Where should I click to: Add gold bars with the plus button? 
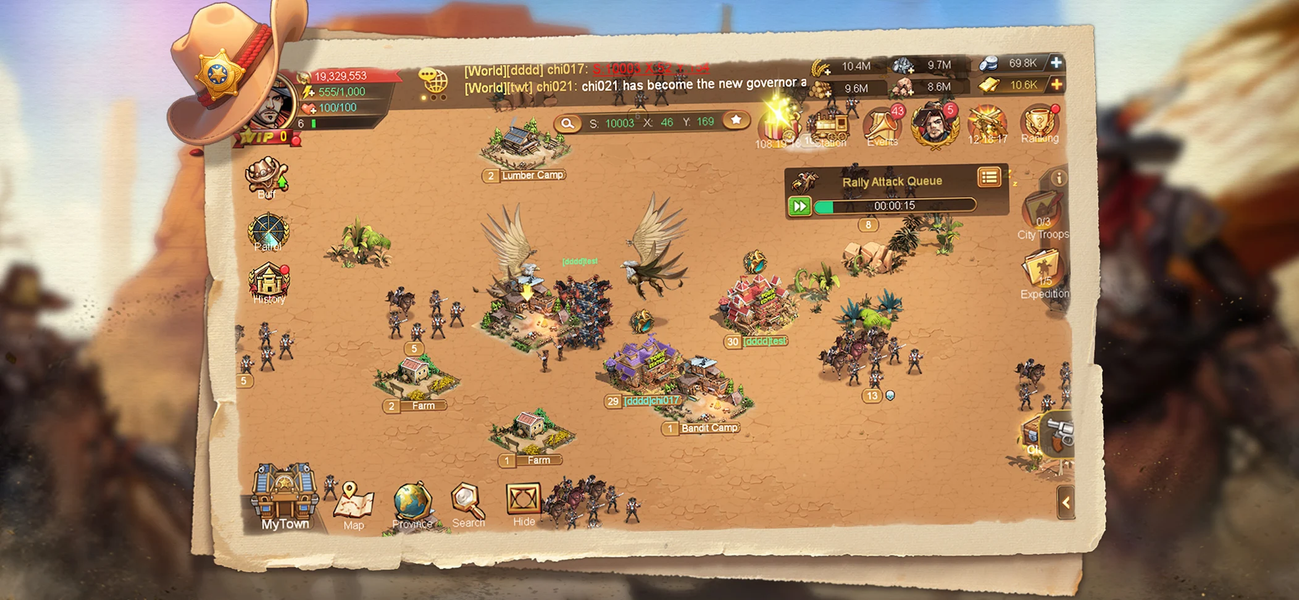click(x=1055, y=85)
